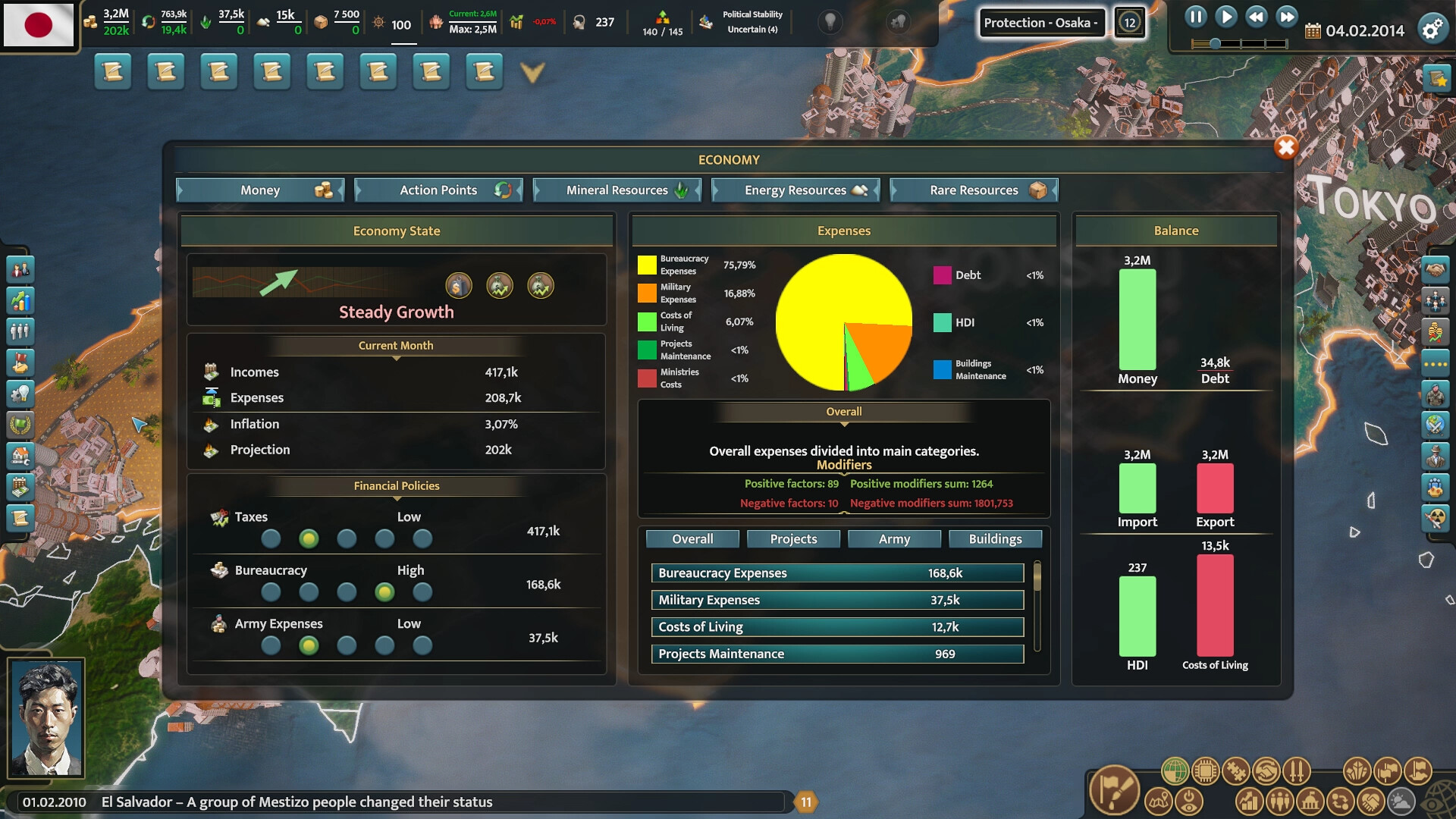The image size is (1456, 819).
Task: Open the Army expenses tab
Action: [x=894, y=538]
